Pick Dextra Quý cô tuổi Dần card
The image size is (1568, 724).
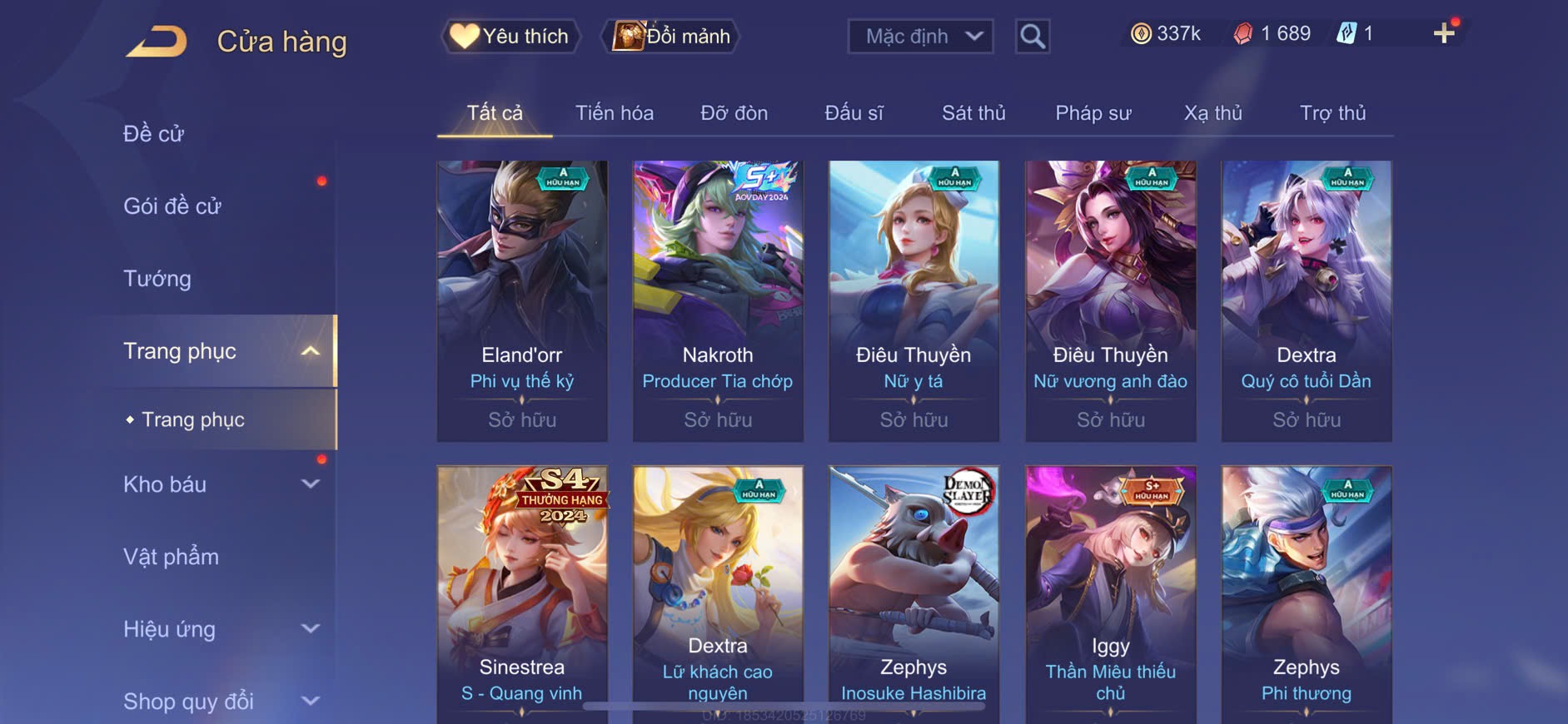coord(1306,300)
